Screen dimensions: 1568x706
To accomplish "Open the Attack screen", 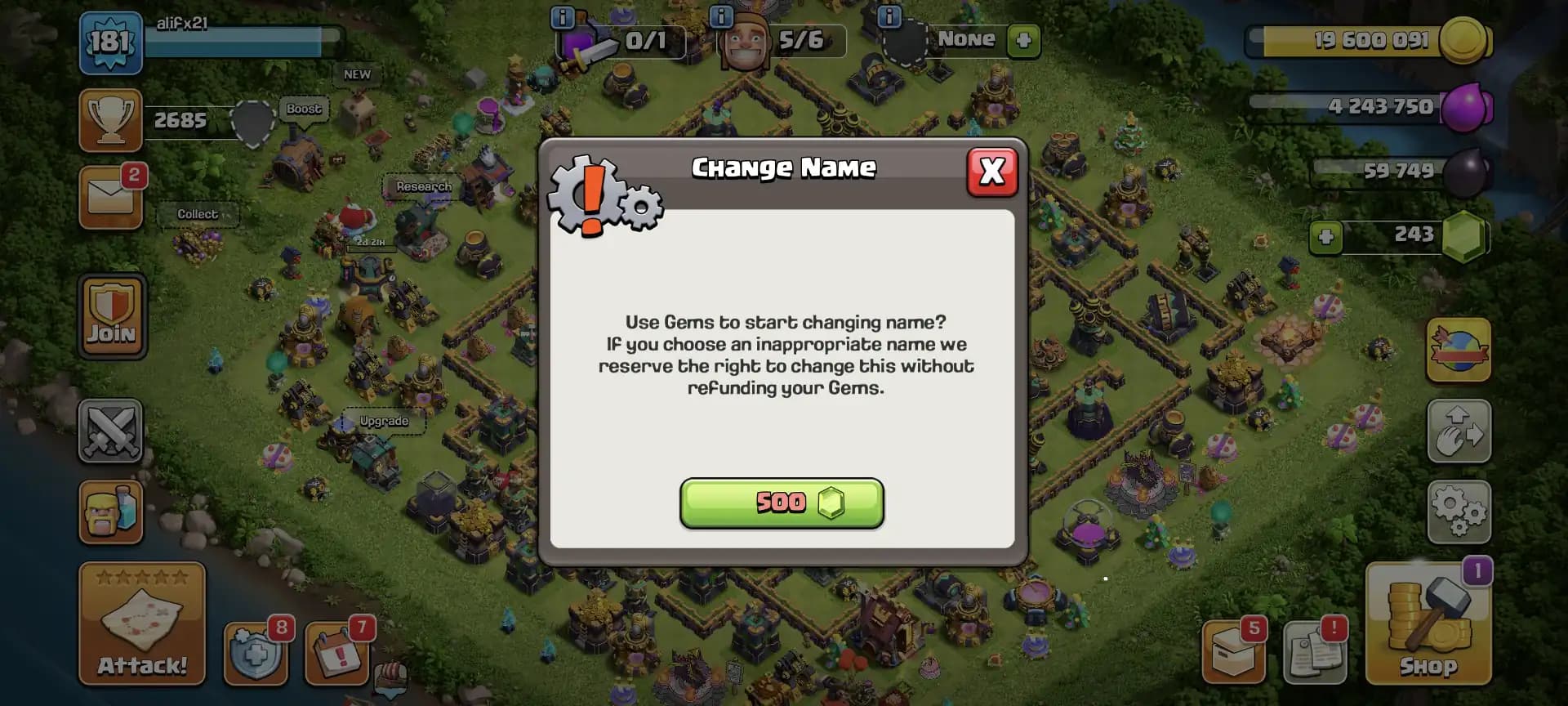I will 140,625.
